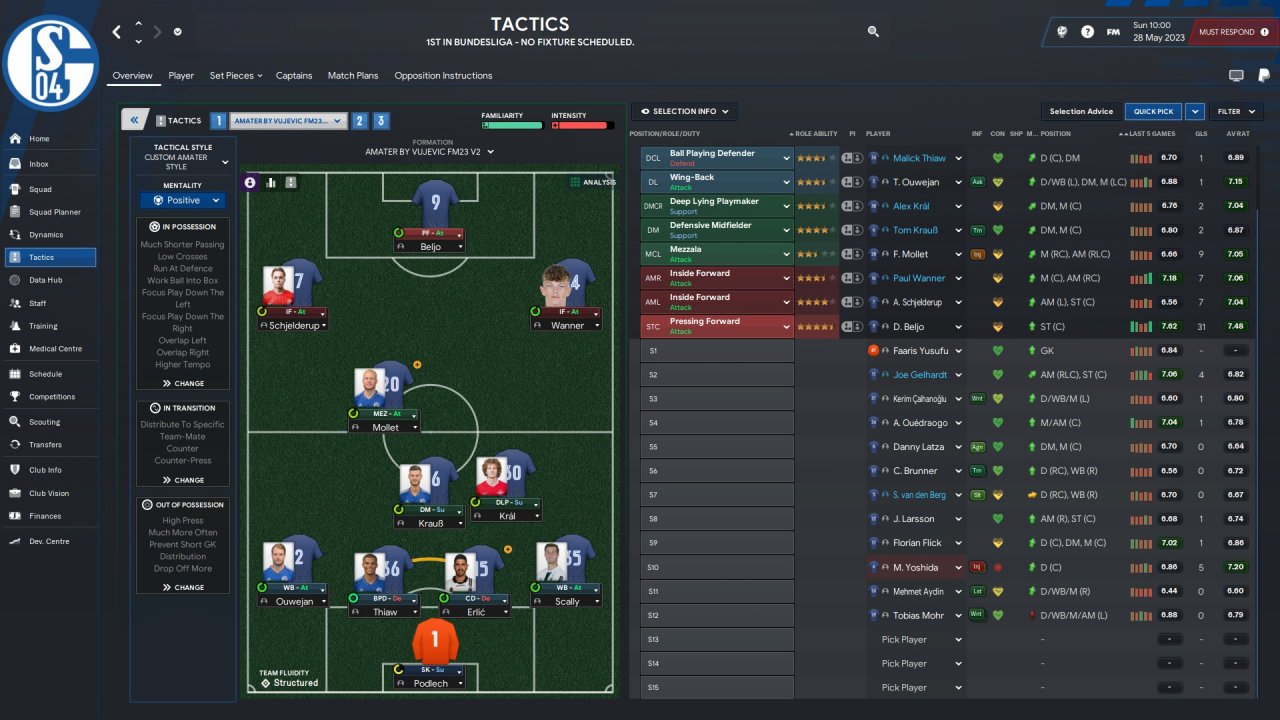Screen dimensions: 1280x720
Task: Expand the Selection Info dropdown
Action: coord(685,112)
